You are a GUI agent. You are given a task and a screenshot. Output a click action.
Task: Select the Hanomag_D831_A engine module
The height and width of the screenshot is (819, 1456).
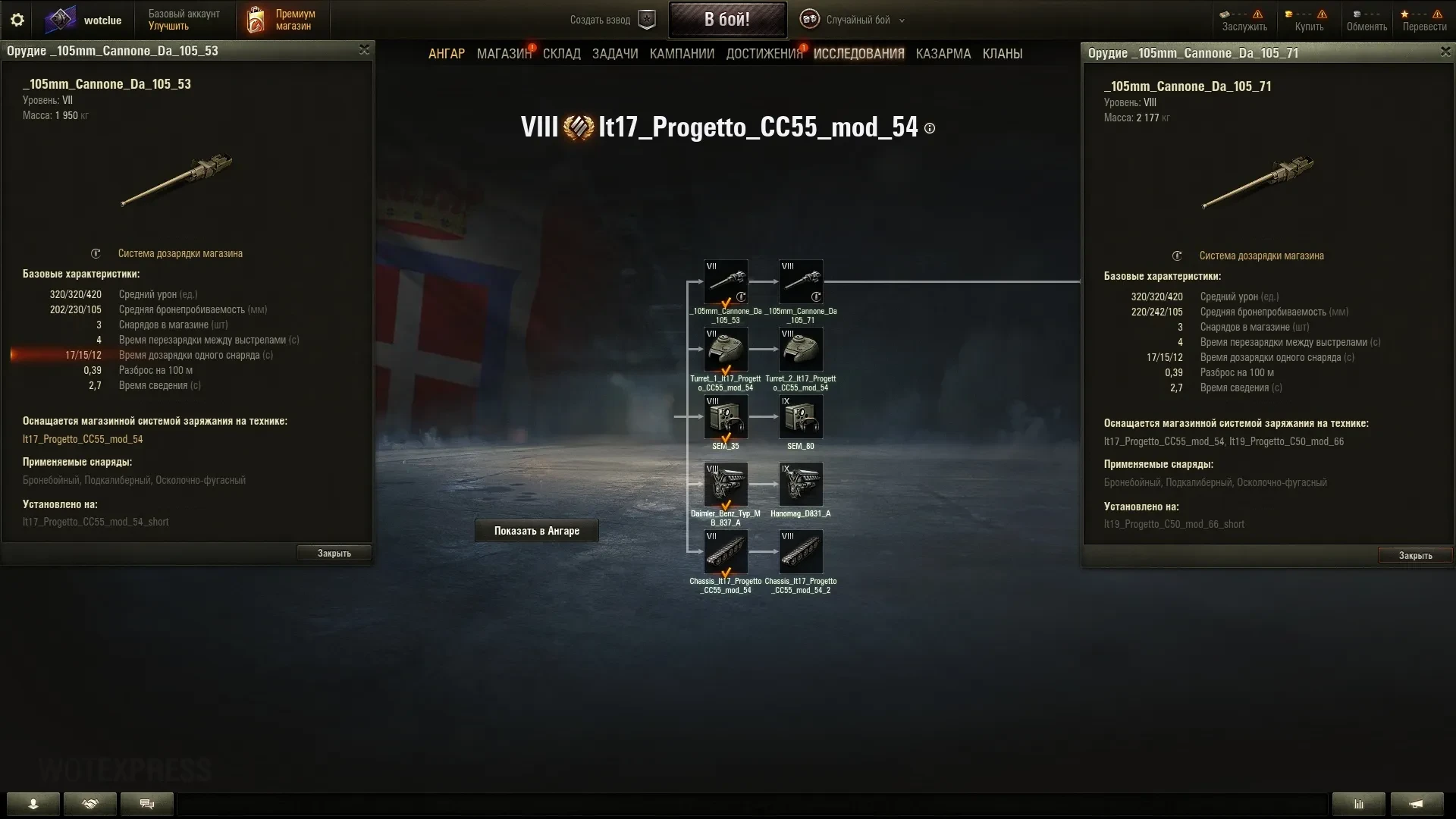801,485
